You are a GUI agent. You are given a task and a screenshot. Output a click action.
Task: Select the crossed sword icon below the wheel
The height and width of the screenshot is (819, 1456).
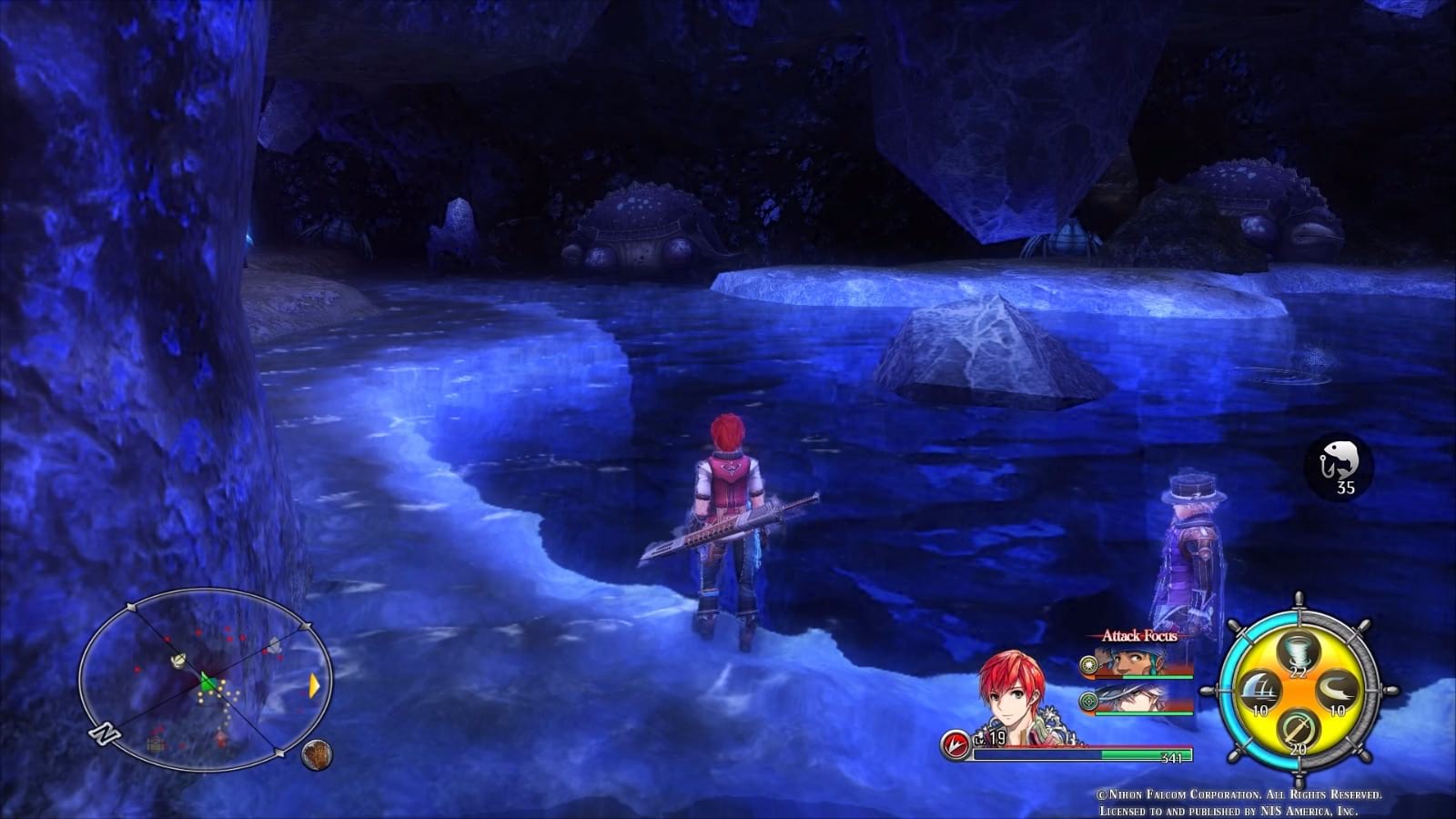click(1298, 730)
